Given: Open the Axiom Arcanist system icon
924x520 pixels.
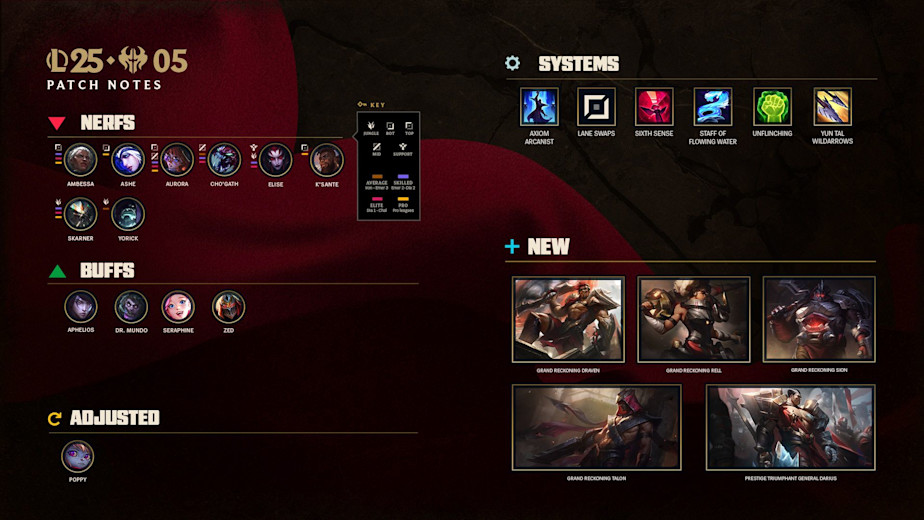Looking at the screenshot, I should click(539, 107).
